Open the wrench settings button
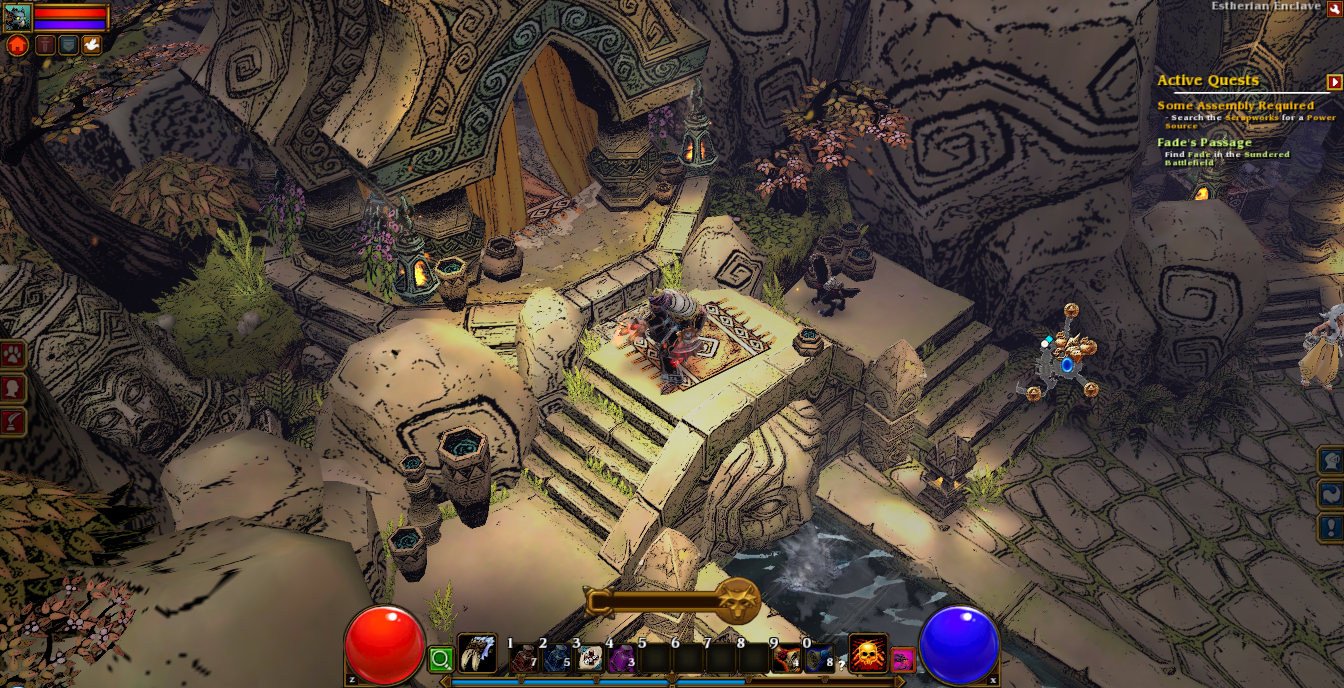This screenshot has height=688, width=1344. (1335, 9)
